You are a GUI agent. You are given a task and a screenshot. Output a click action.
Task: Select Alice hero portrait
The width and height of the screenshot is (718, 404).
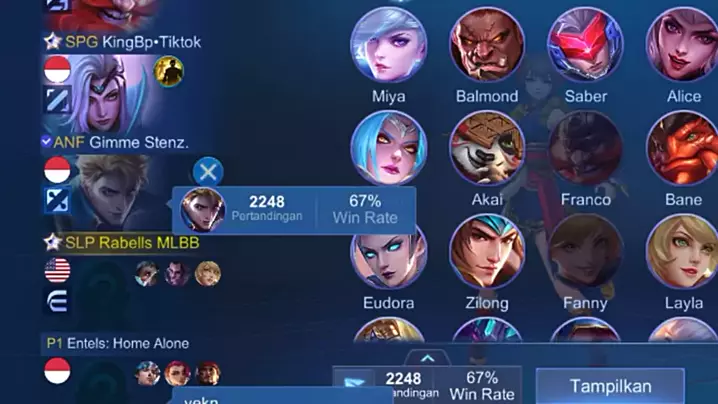[683, 46]
